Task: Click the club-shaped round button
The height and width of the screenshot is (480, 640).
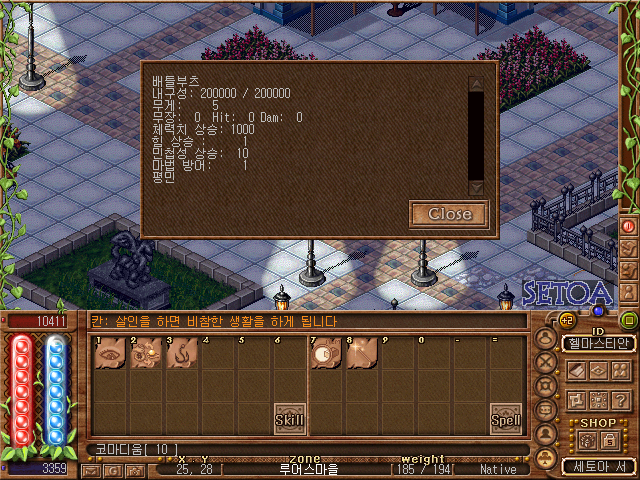Action: tap(547, 458)
